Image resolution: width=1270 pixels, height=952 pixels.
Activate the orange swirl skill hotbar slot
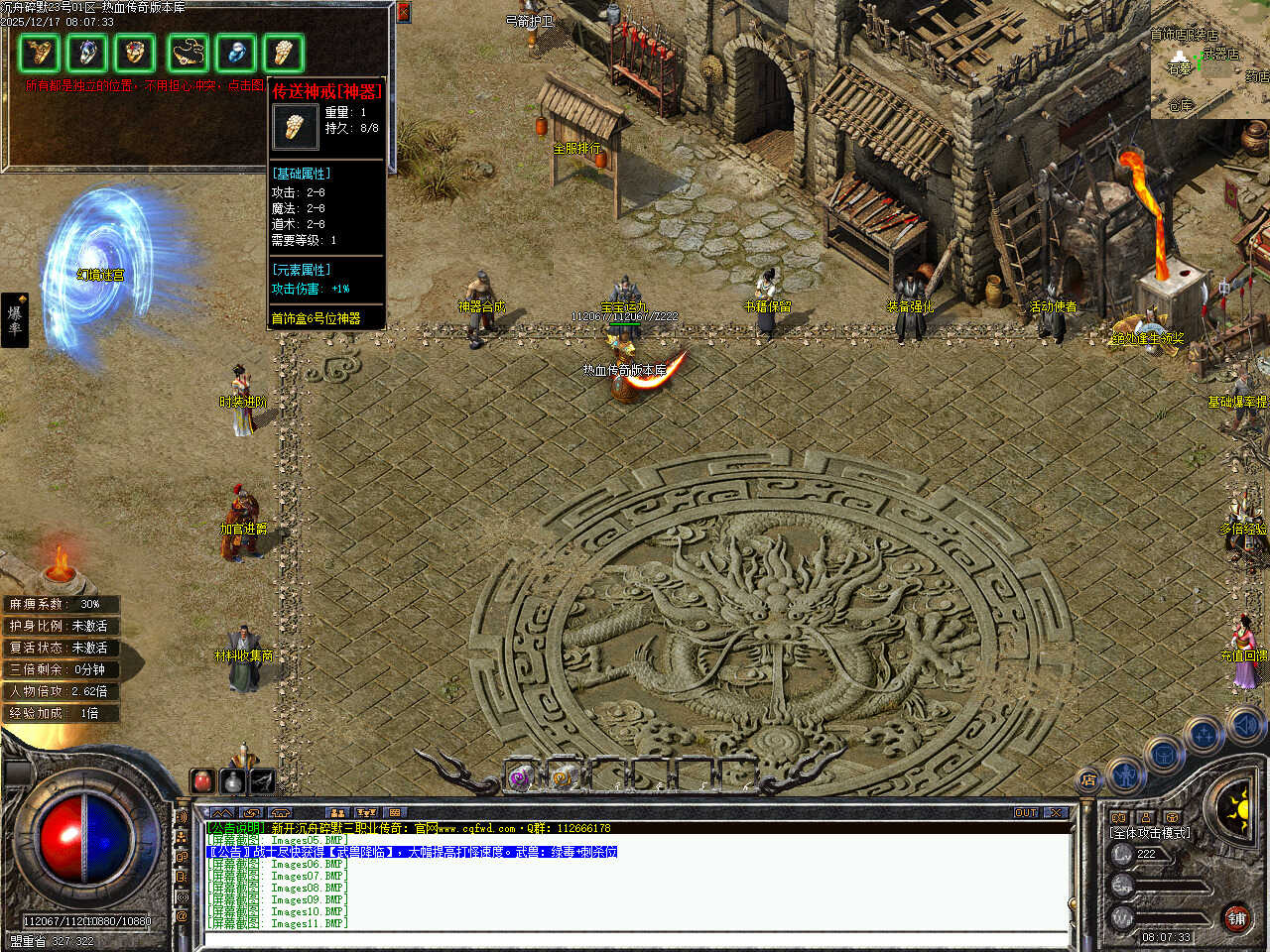pyautogui.click(x=563, y=777)
